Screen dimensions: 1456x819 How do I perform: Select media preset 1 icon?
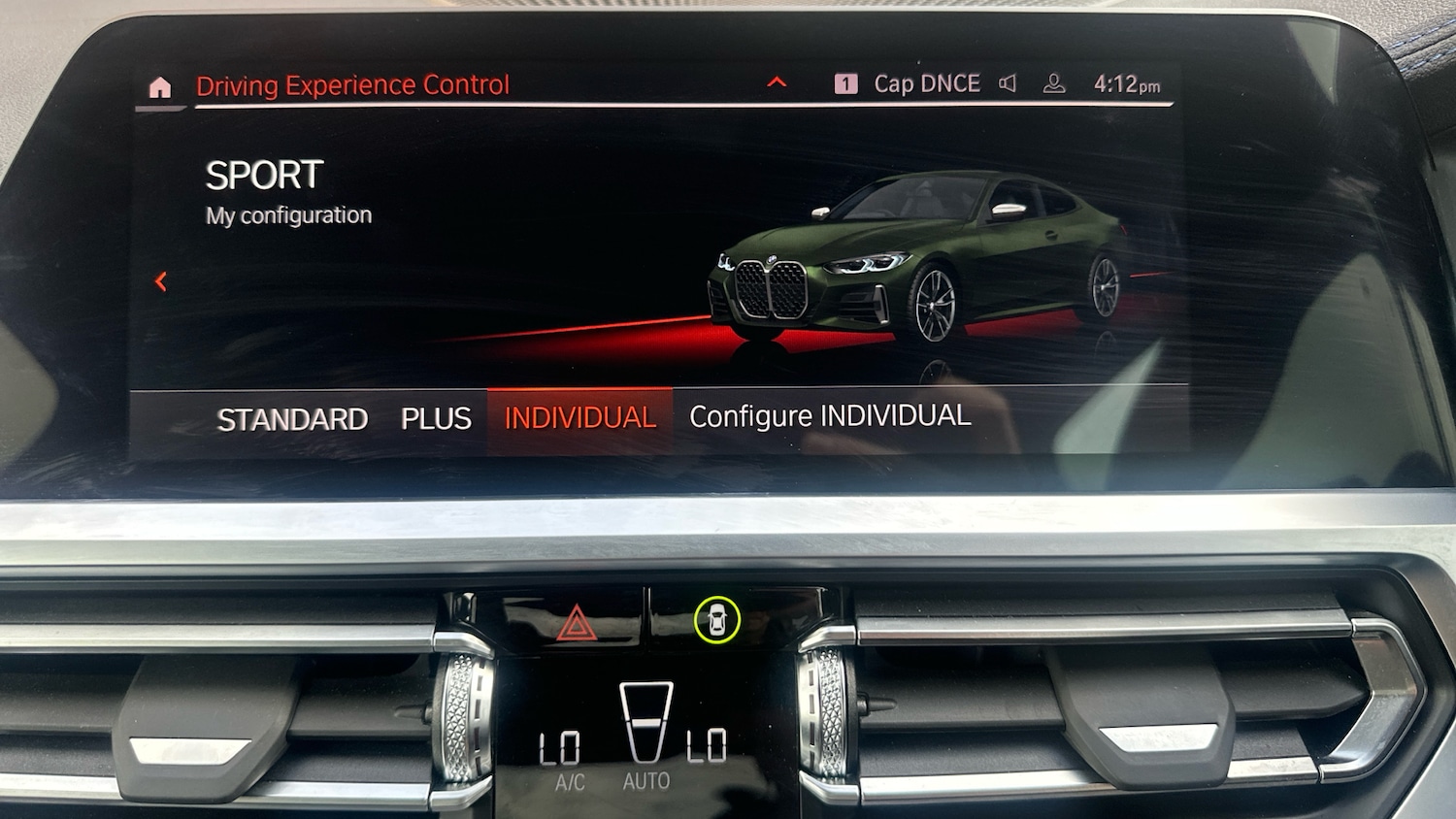[x=846, y=83]
